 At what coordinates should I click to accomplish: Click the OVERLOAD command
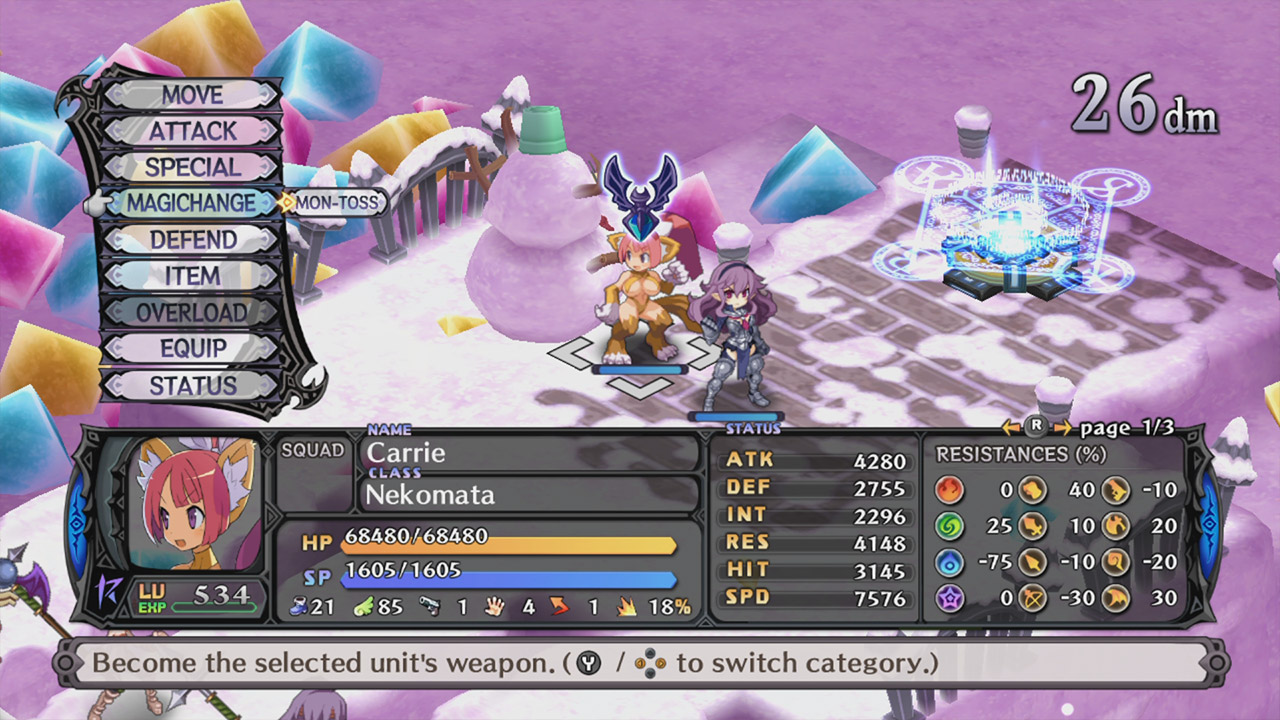[192, 312]
